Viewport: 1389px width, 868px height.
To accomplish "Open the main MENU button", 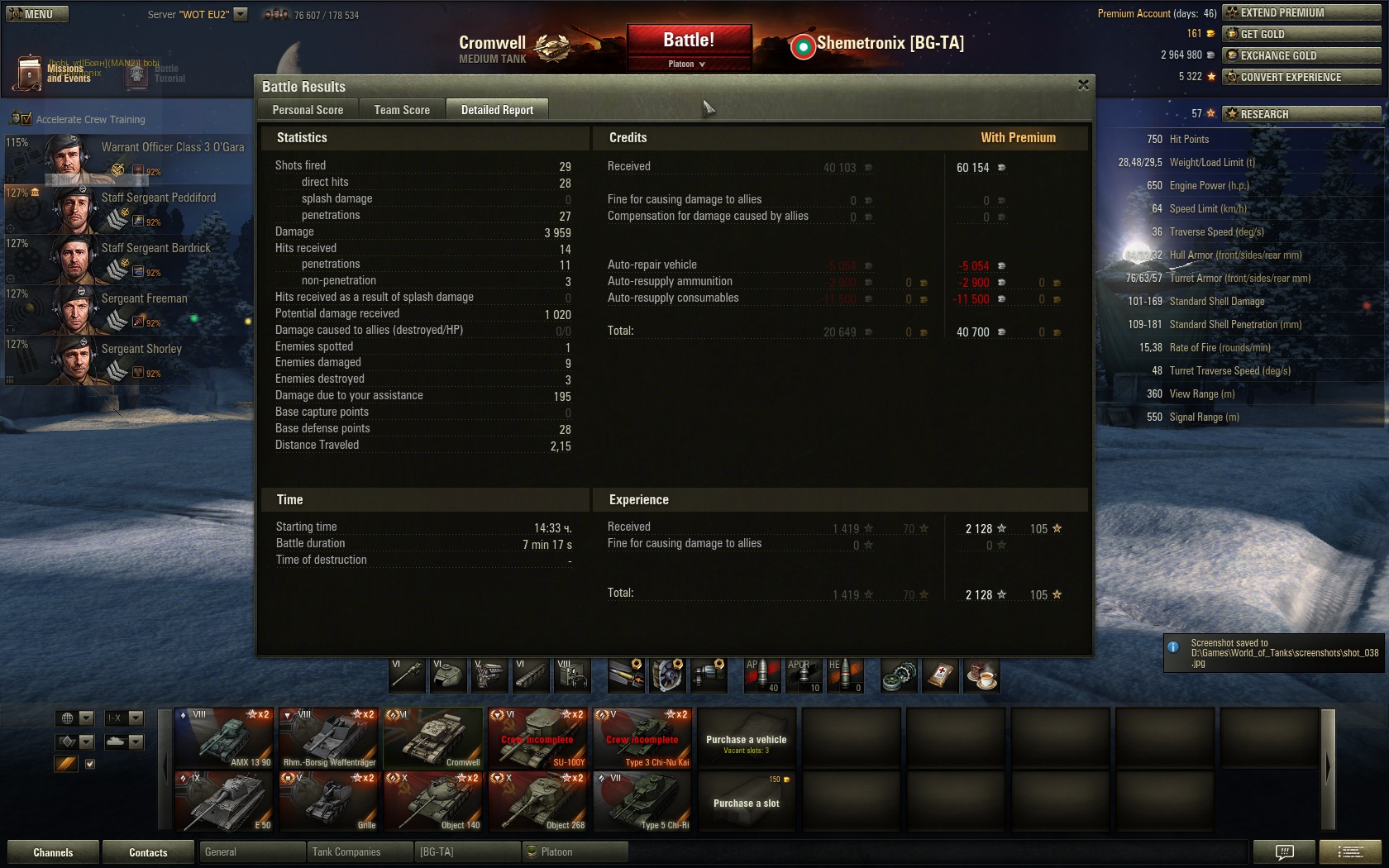I will tap(37, 14).
